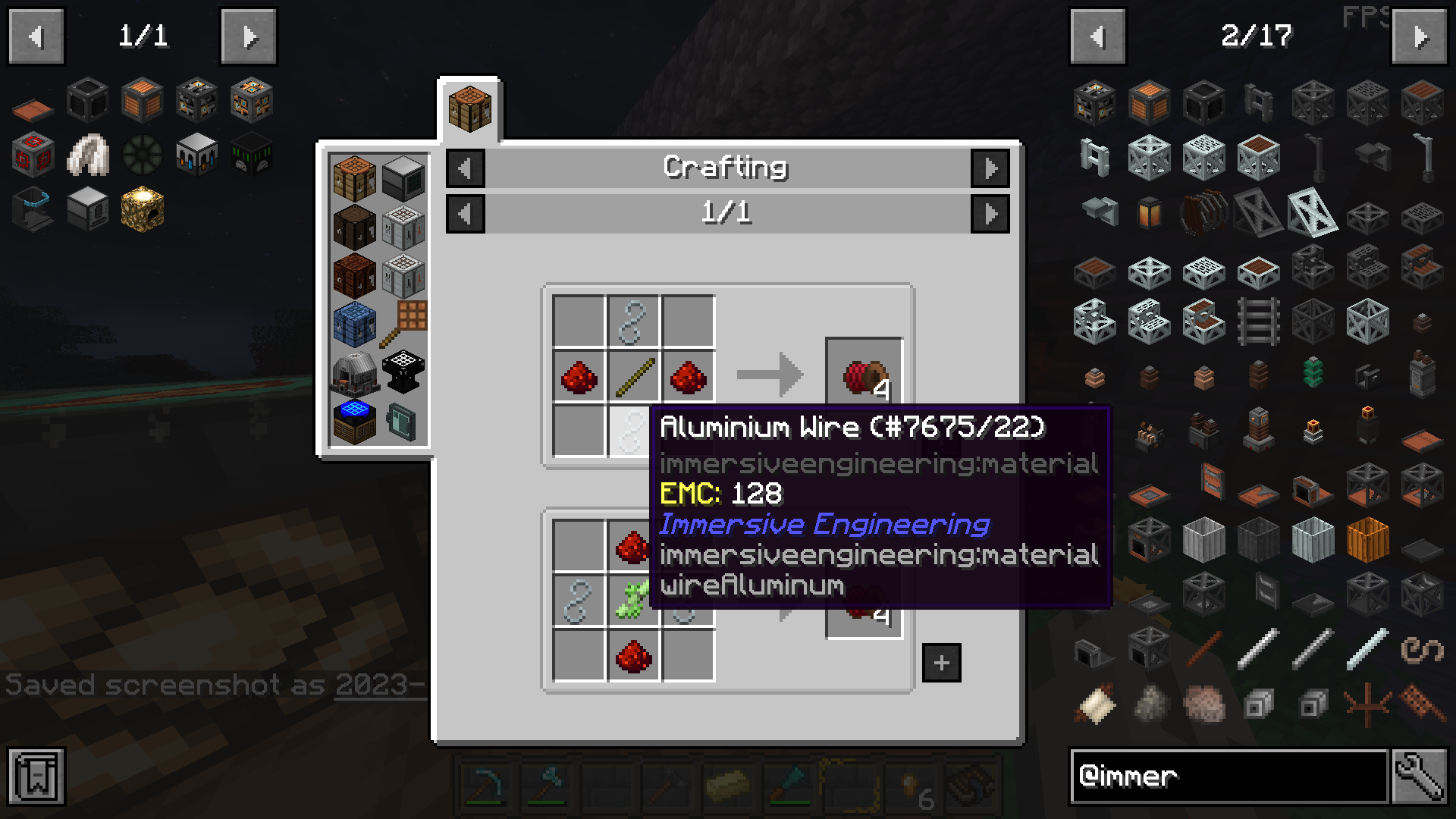This screenshot has width=1456, height=819.
Task: Open JEI config with the wrench button
Action: 1419,776
